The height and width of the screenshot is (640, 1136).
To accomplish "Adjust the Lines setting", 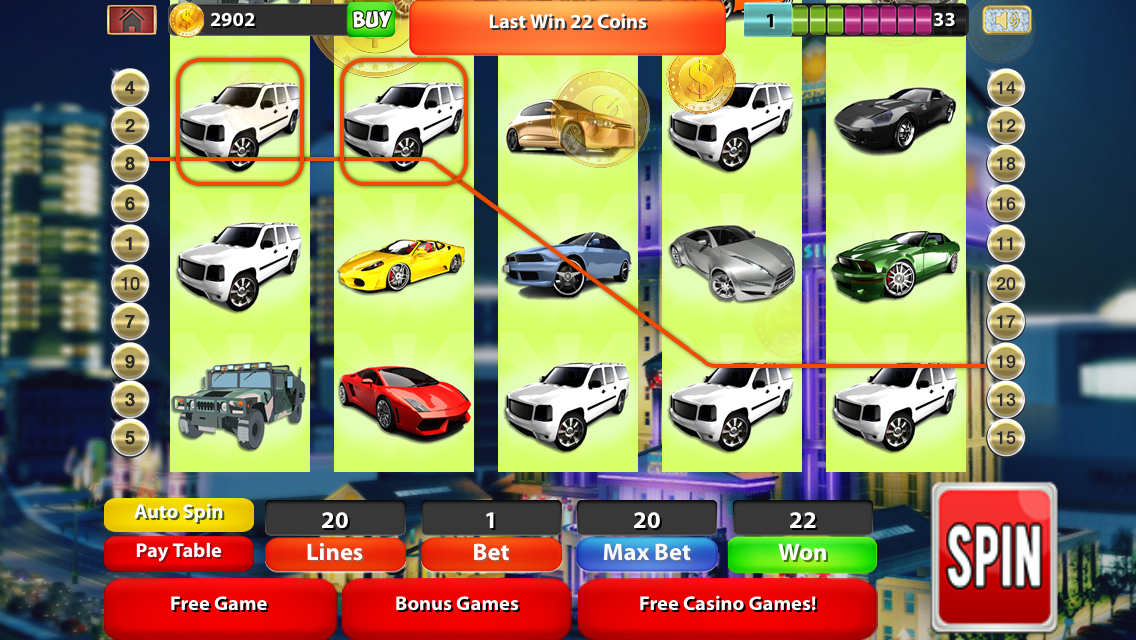I will (334, 553).
